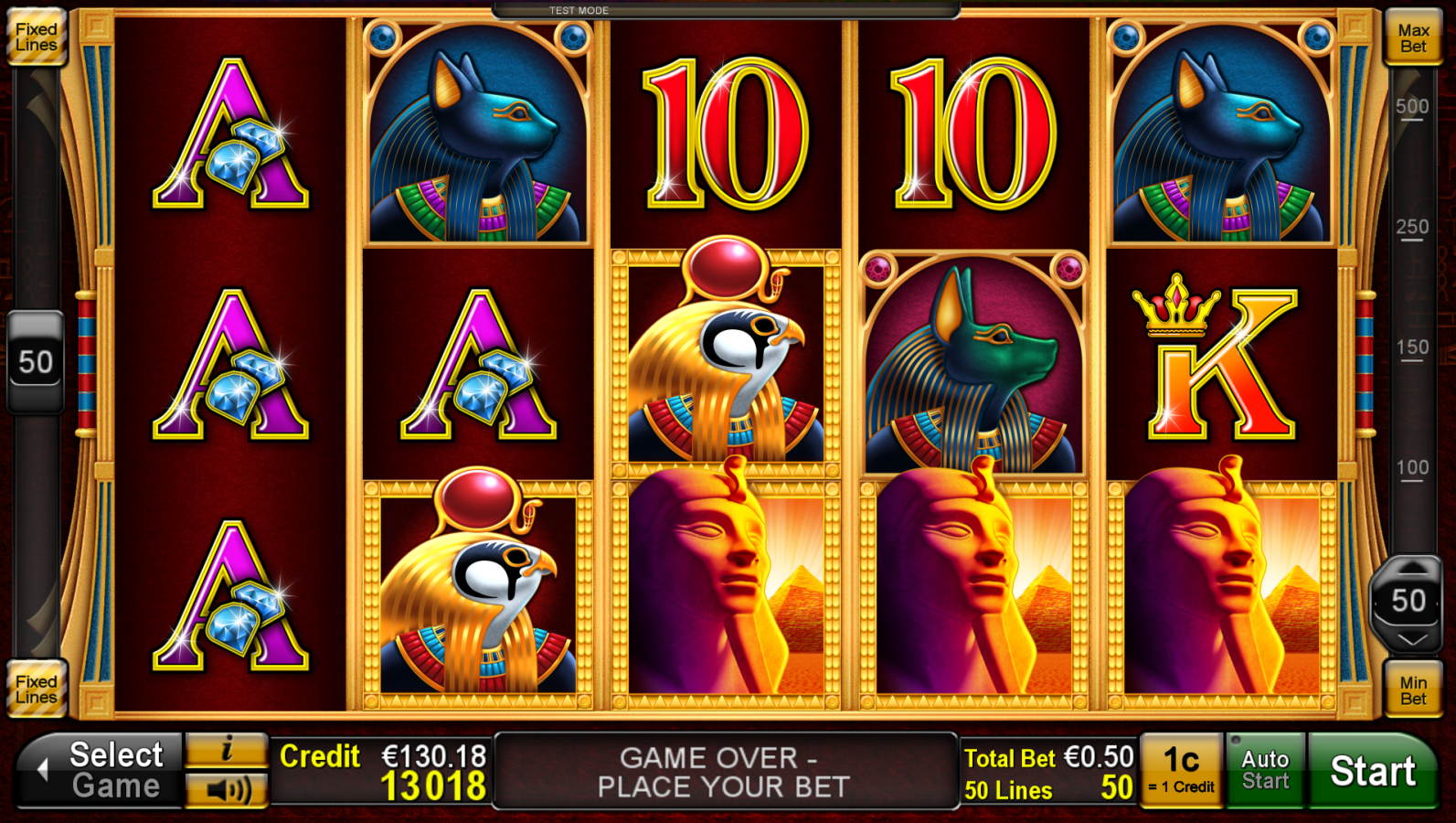The image size is (1456, 823).
Task: Toggle the sound speaker button
Action: pyautogui.click(x=227, y=790)
